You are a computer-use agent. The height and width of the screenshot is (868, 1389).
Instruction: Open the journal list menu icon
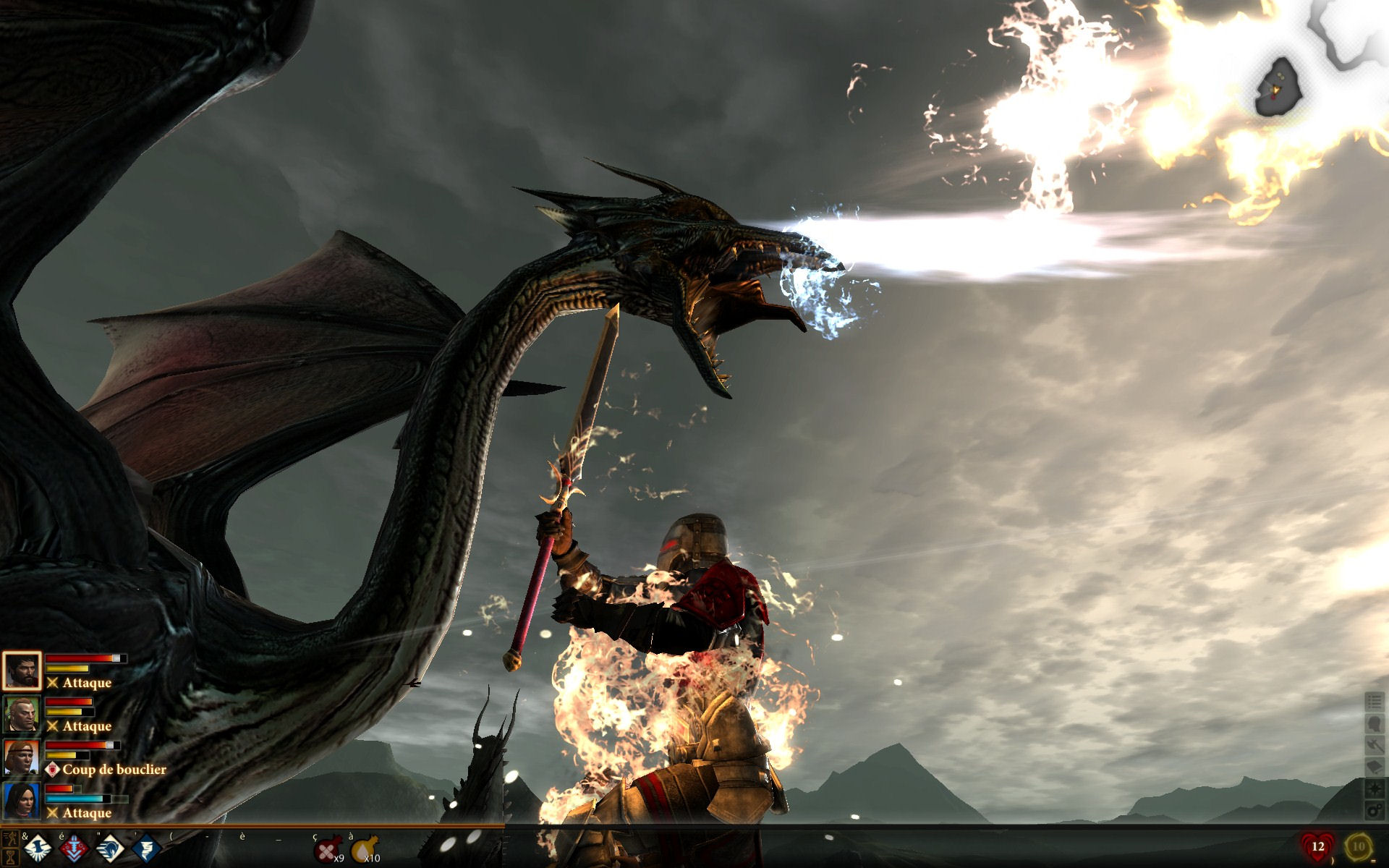click(1375, 702)
